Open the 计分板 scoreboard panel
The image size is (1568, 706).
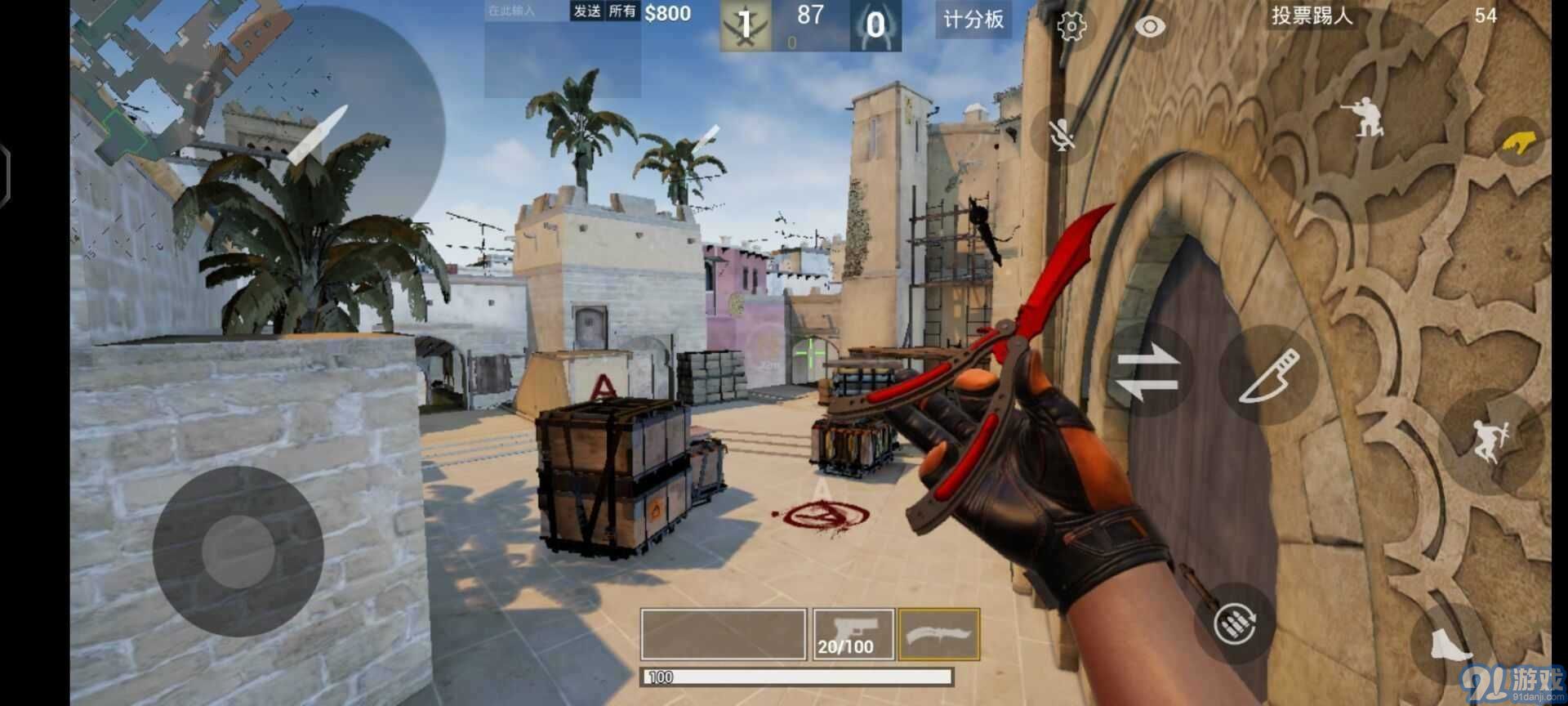[x=972, y=20]
